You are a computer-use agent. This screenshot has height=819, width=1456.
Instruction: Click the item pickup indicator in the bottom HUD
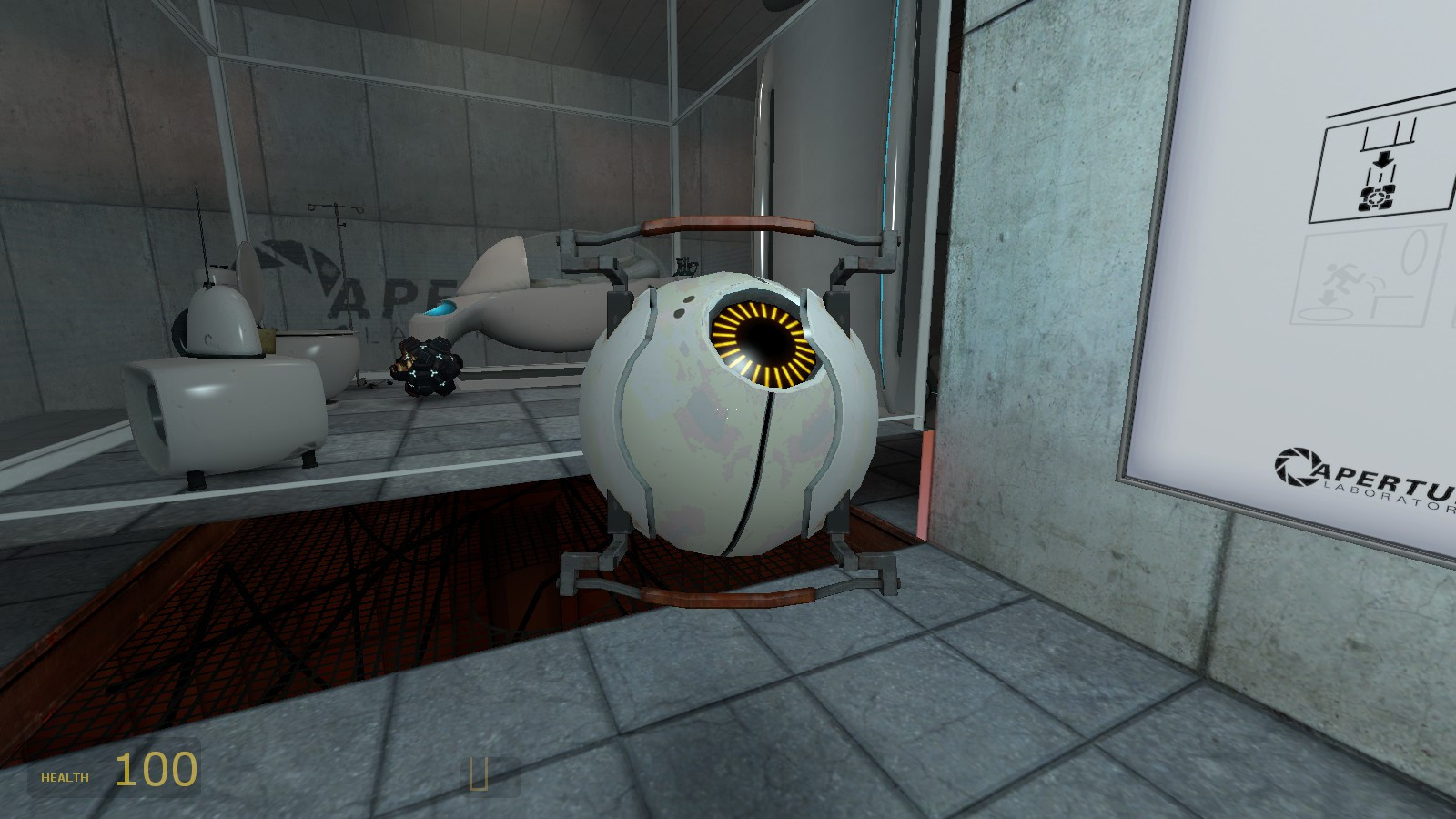point(480,774)
